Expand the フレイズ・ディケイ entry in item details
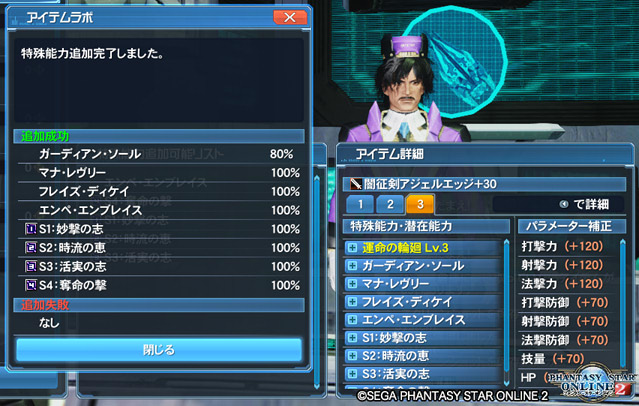The image size is (639, 406). [x=352, y=302]
